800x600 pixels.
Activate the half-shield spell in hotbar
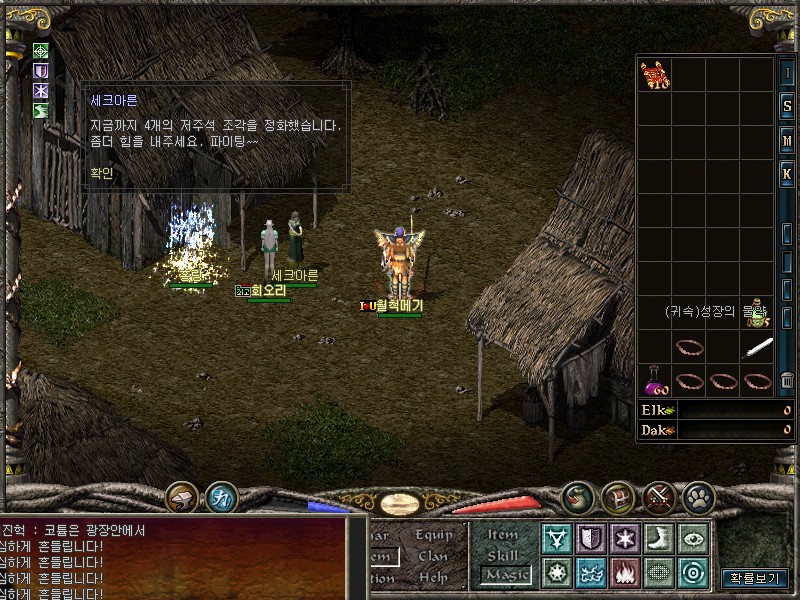pos(591,539)
